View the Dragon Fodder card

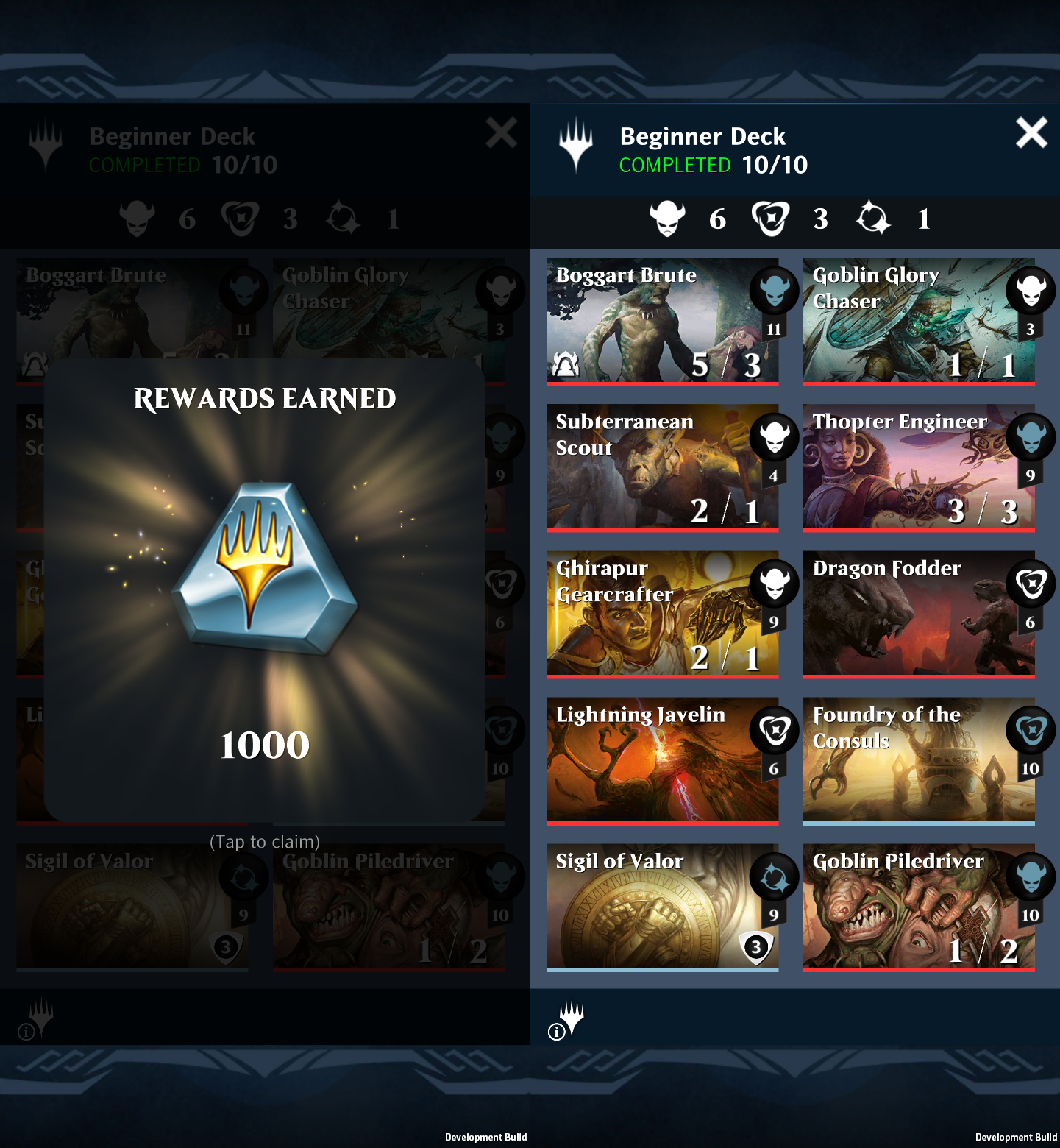coord(918,613)
